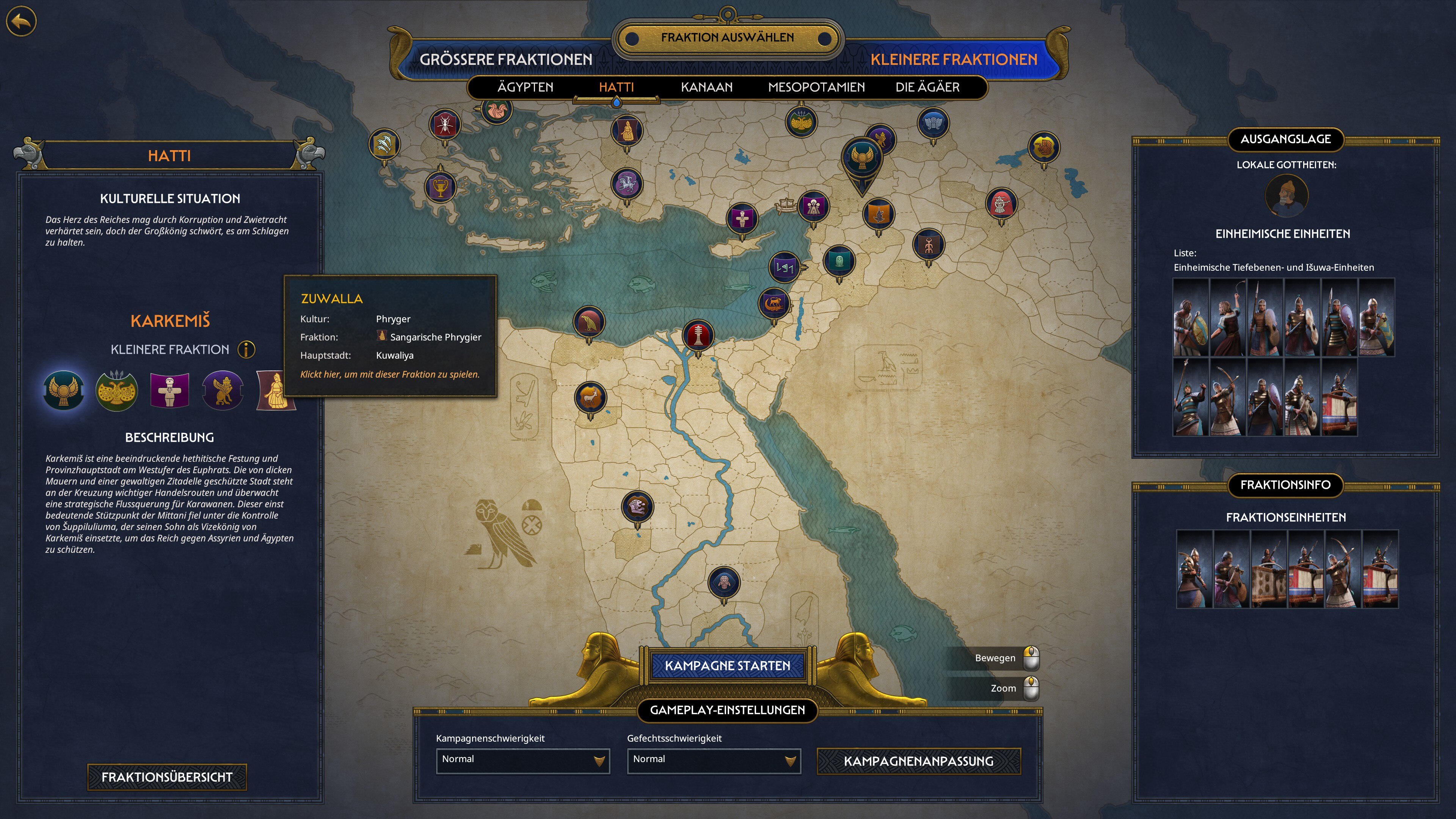View the local deity portrait
This screenshot has height=819, width=1456.
coord(1286,196)
